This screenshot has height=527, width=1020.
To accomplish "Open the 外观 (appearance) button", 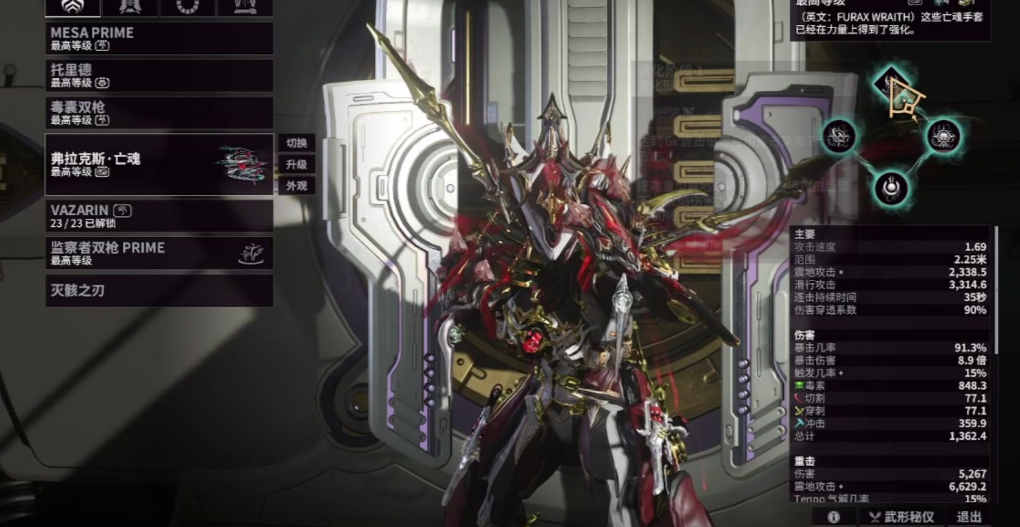I will (296, 186).
